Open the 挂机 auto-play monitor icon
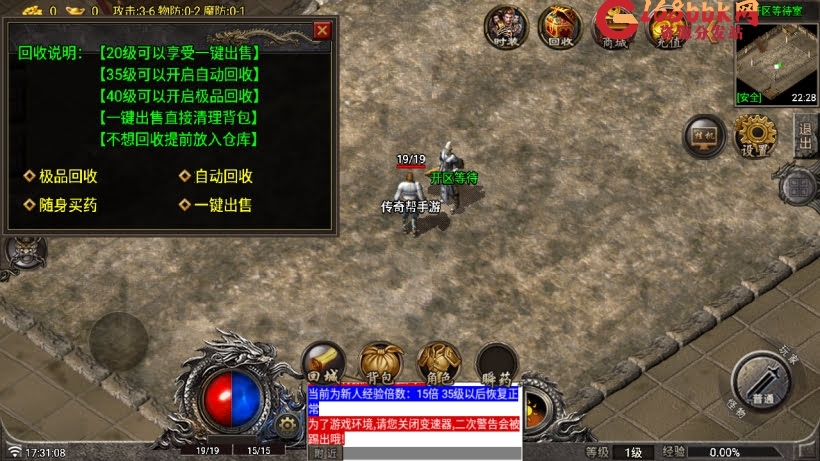This screenshot has width=820, height=461. 704,135
